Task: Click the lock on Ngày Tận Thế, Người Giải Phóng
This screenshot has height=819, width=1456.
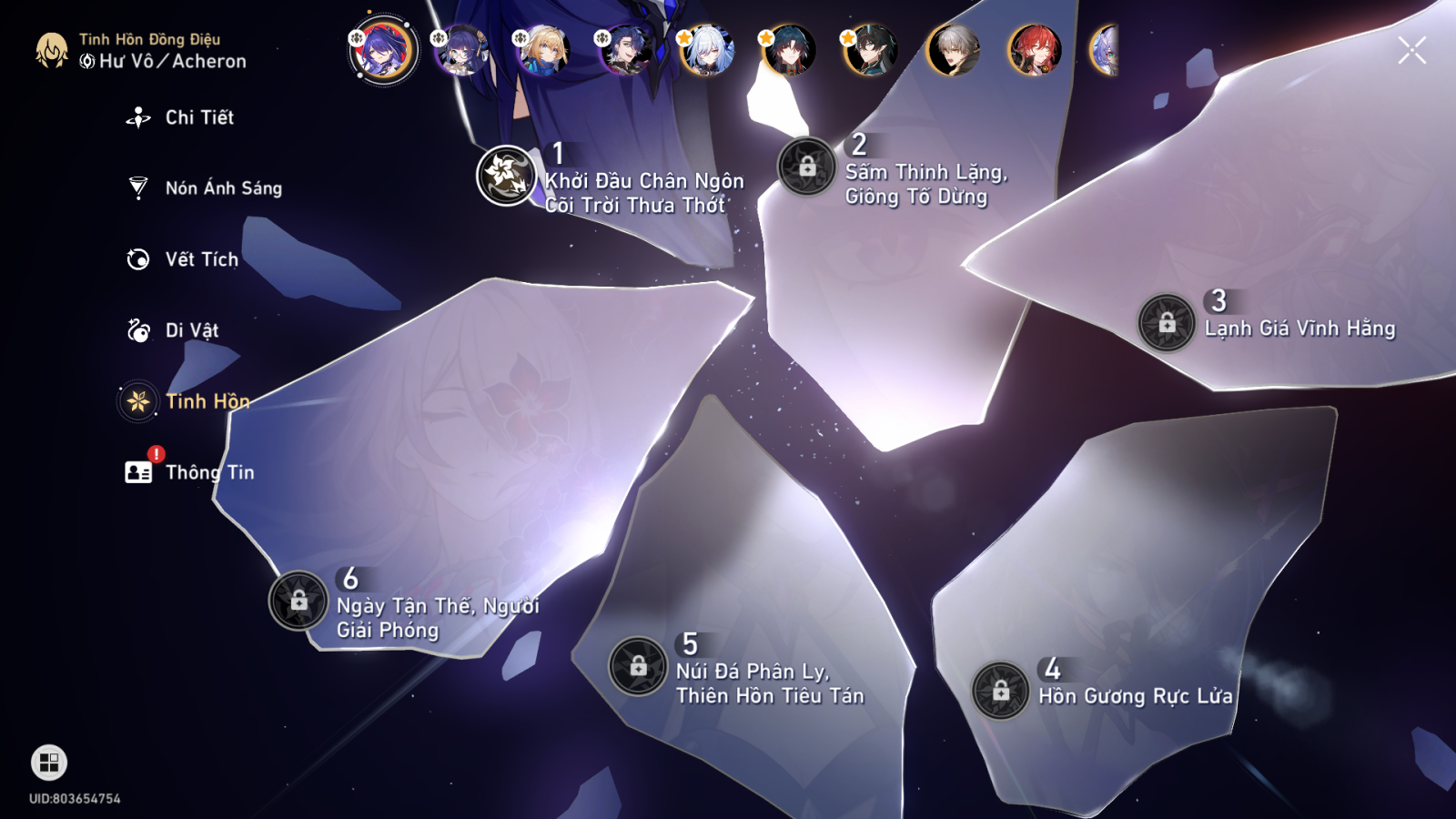Action: [298, 601]
